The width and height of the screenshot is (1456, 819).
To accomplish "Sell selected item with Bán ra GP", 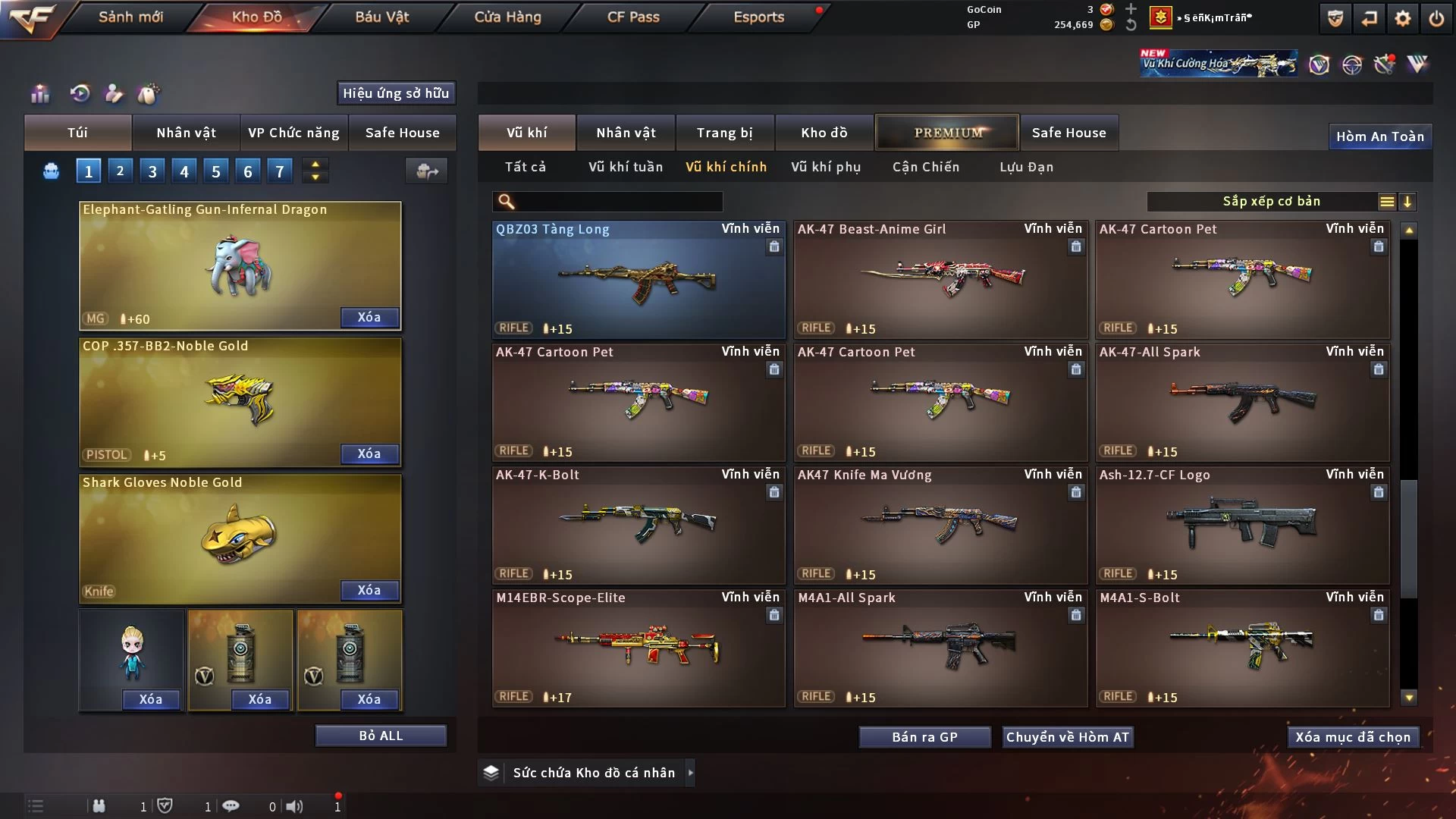I will 924,737.
